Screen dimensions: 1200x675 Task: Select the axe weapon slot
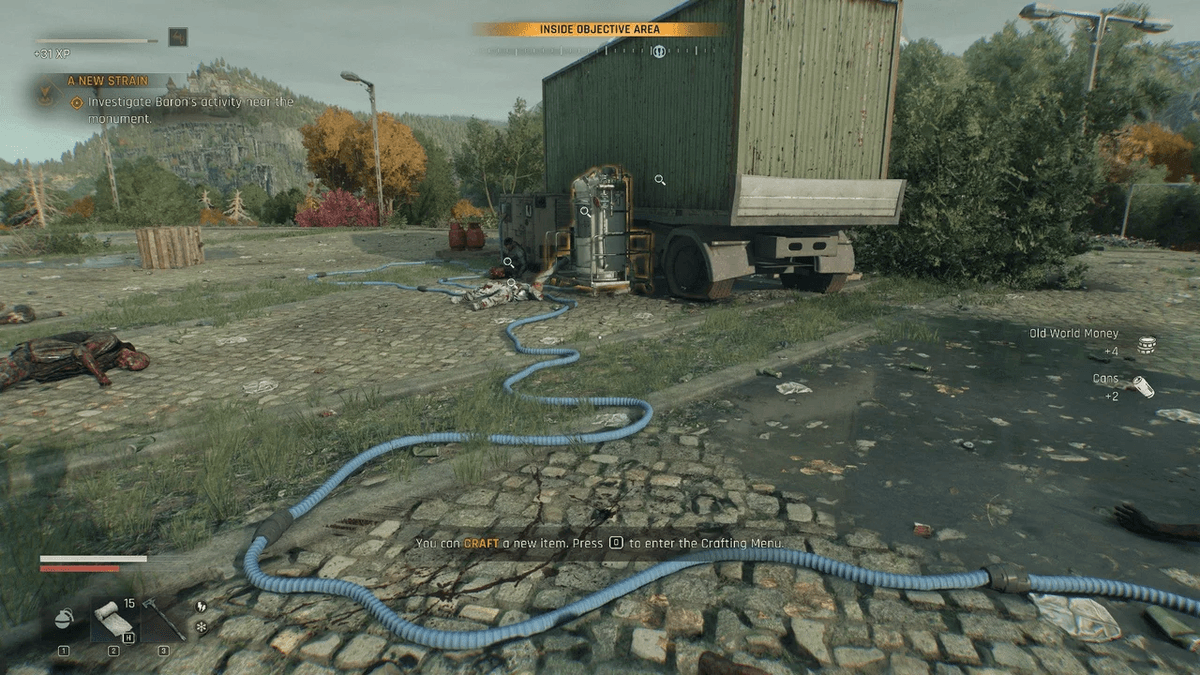coord(163,620)
